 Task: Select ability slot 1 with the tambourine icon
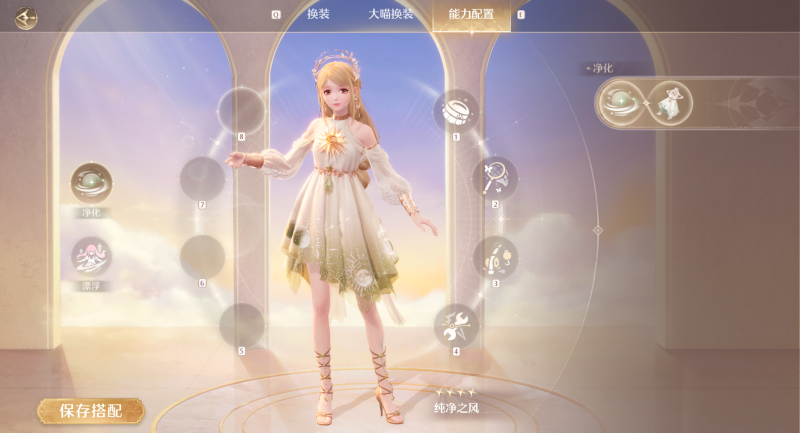(x=456, y=111)
